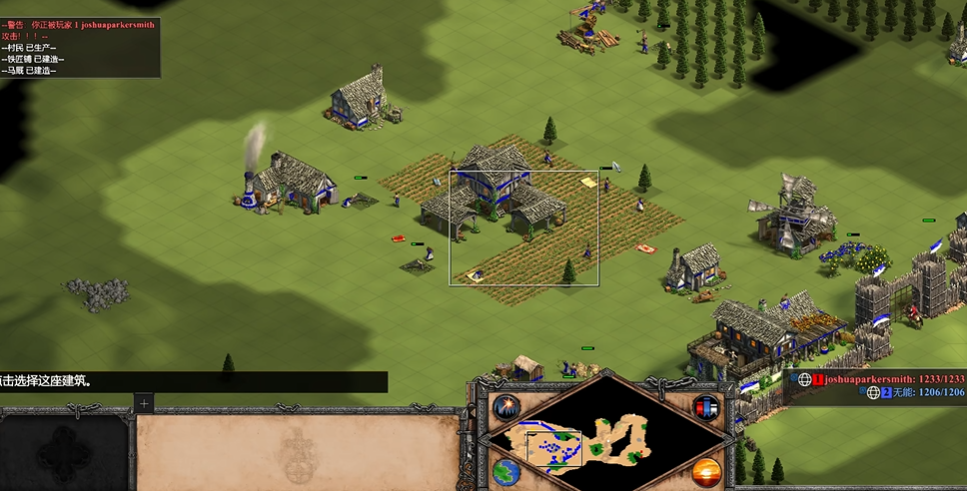Expand the plus button above the info panel
Viewport: 967px width, 491px height.
[x=144, y=403]
